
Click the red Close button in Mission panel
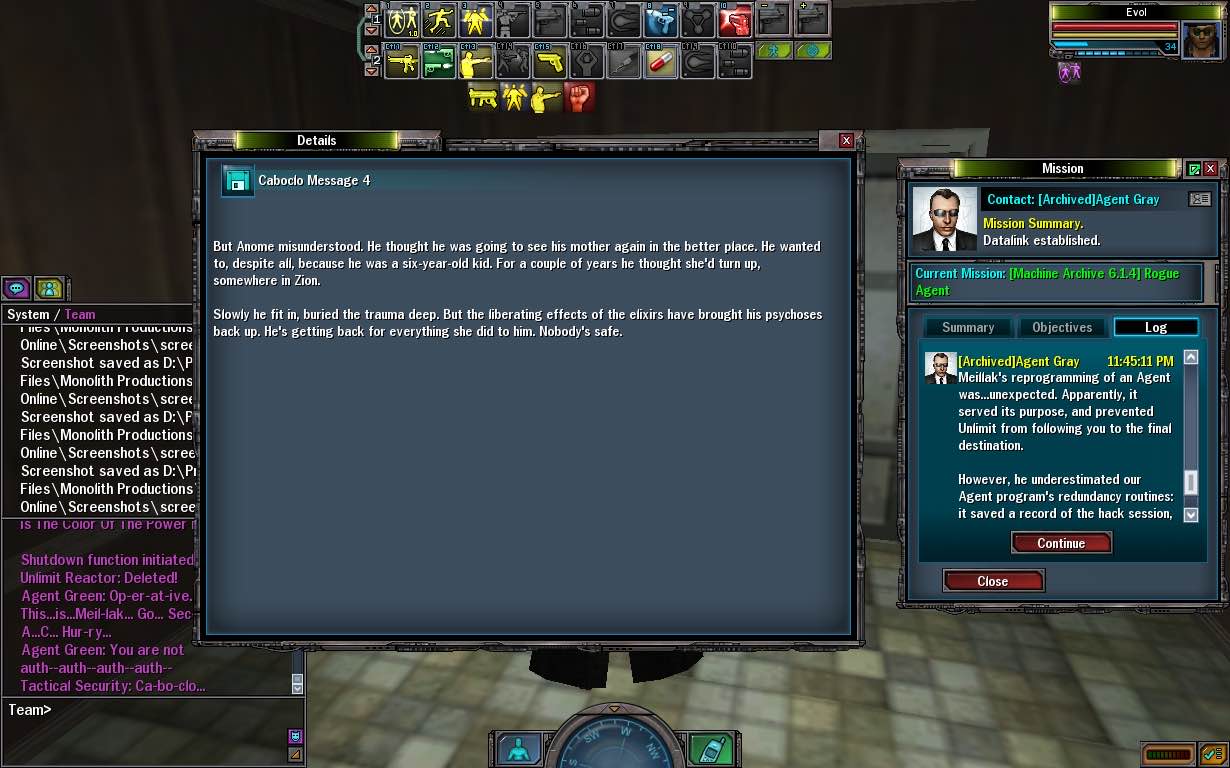coord(993,581)
